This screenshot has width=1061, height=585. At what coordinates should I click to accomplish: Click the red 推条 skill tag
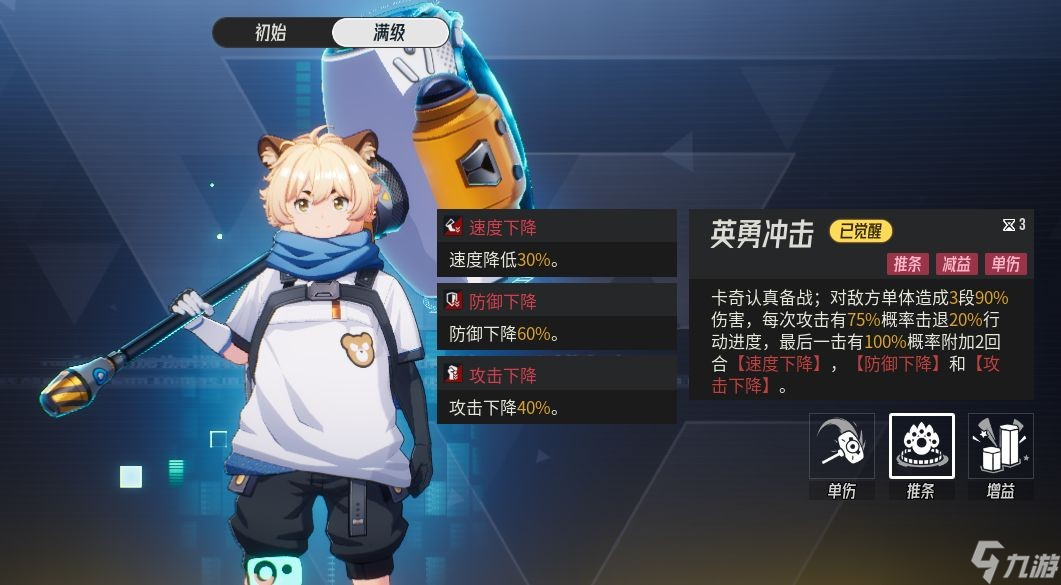(907, 264)
